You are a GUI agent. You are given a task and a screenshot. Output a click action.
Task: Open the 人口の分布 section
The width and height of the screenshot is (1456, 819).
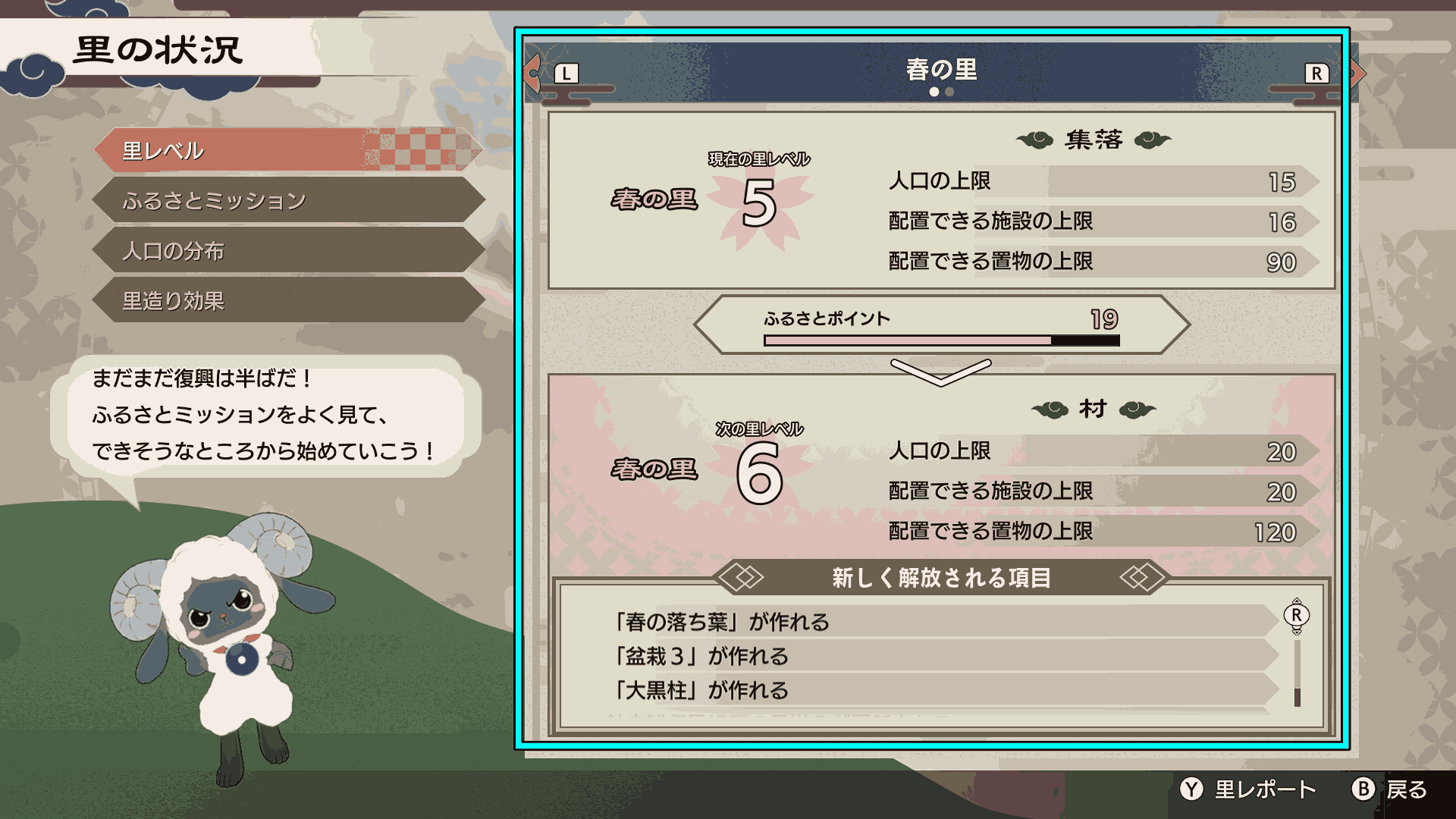[288, 251]
